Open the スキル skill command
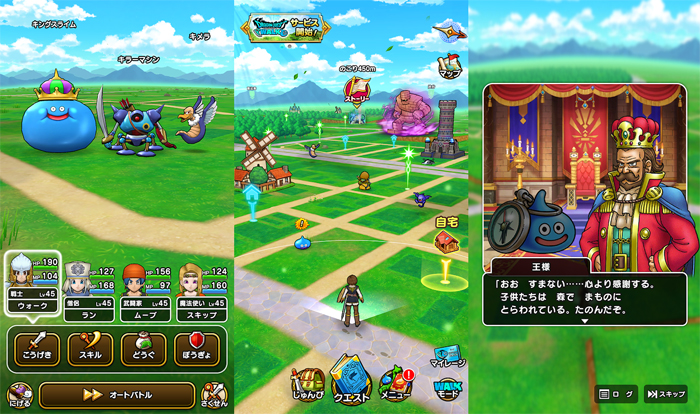700x414 pixels. [90, 347]
